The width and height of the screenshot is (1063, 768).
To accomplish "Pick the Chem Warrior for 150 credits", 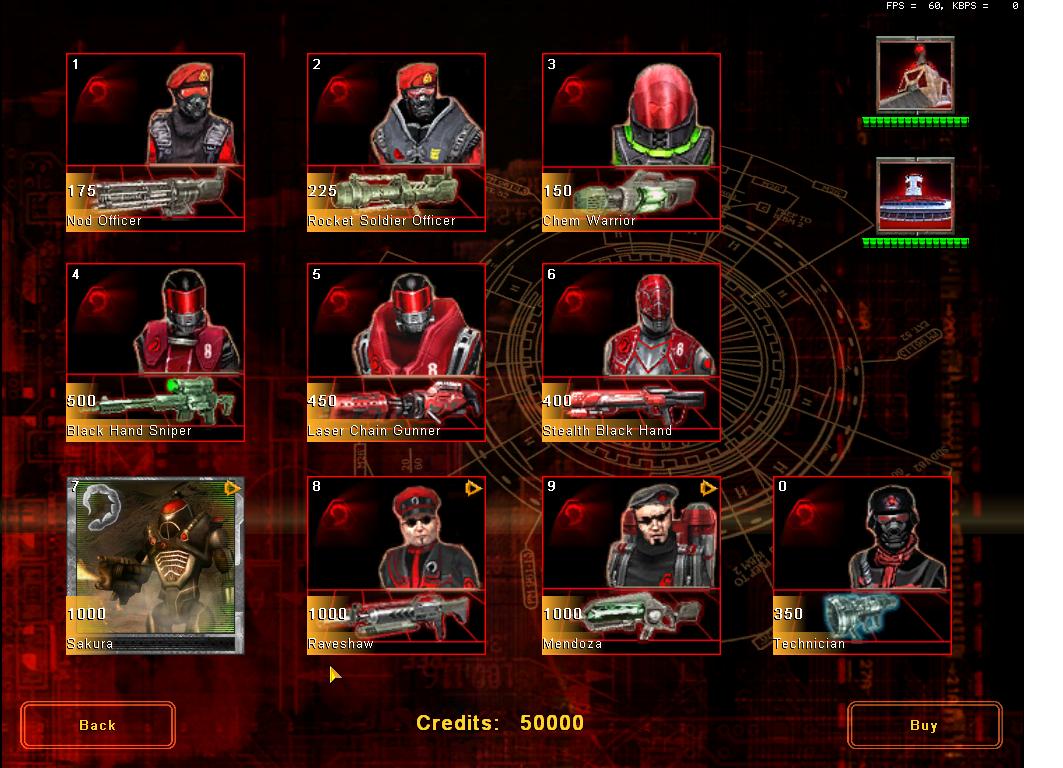I will (631, 142).
